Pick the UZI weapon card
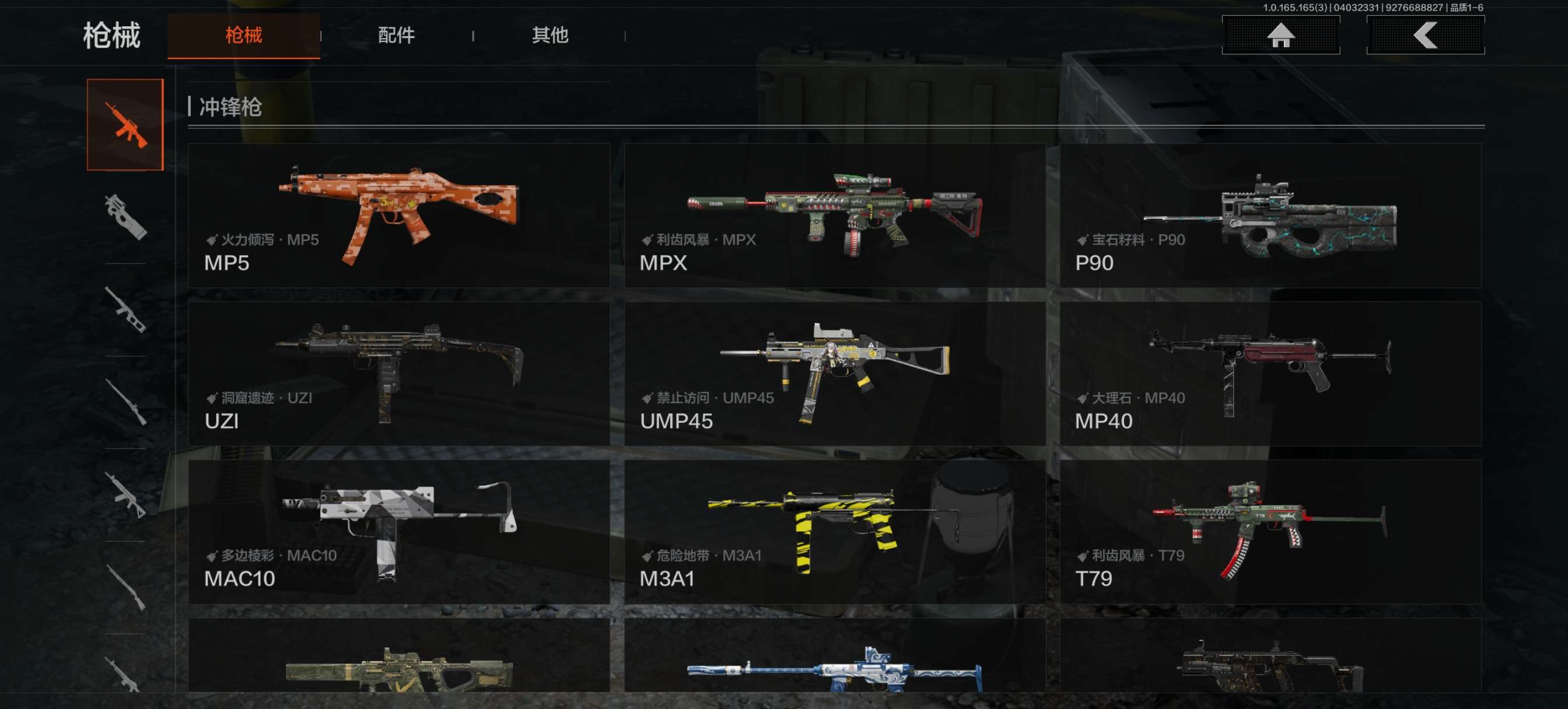Screen dimensions: 1568x709 (398, 373)
